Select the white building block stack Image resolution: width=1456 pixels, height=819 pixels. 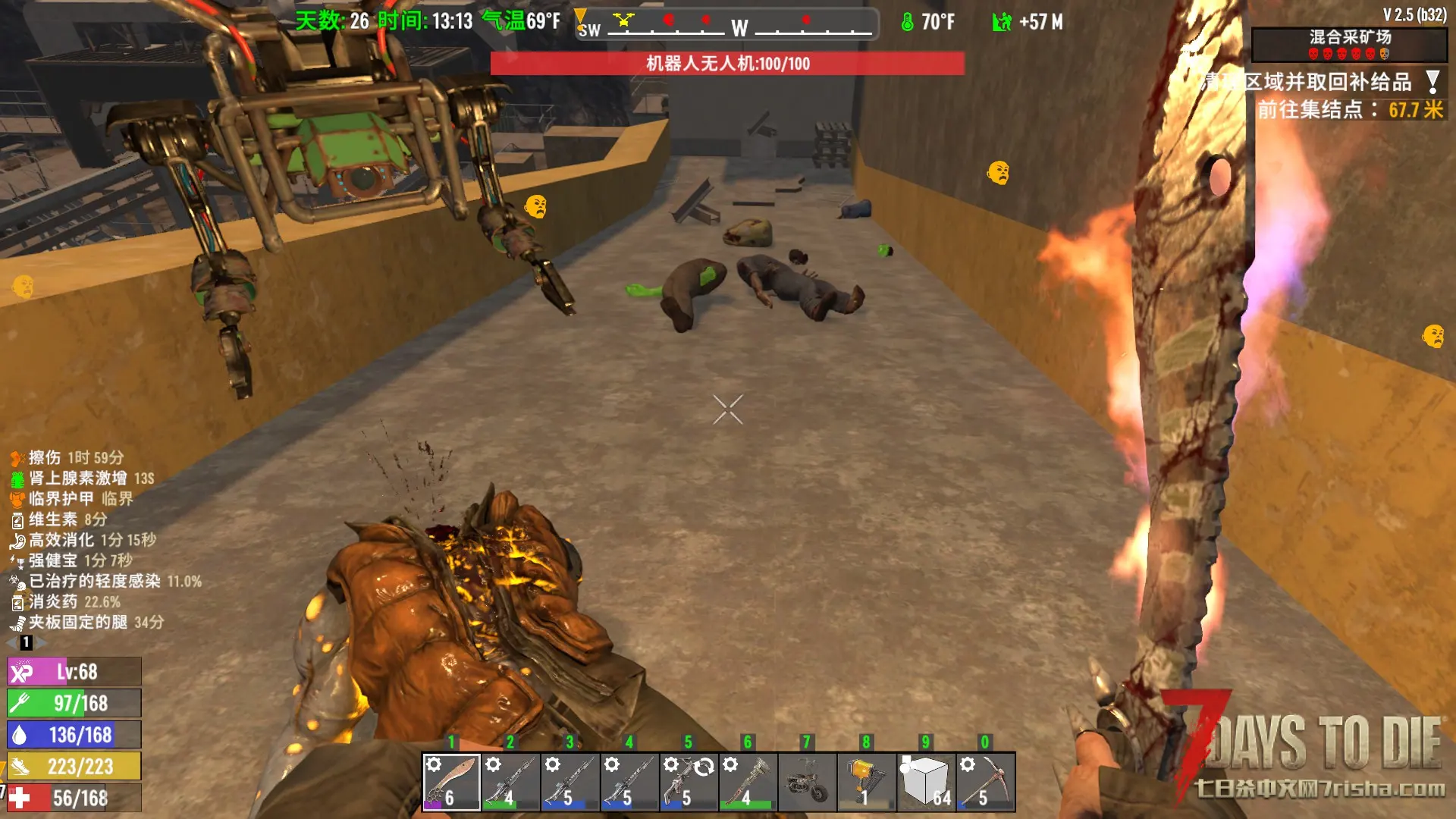[926, 781]
